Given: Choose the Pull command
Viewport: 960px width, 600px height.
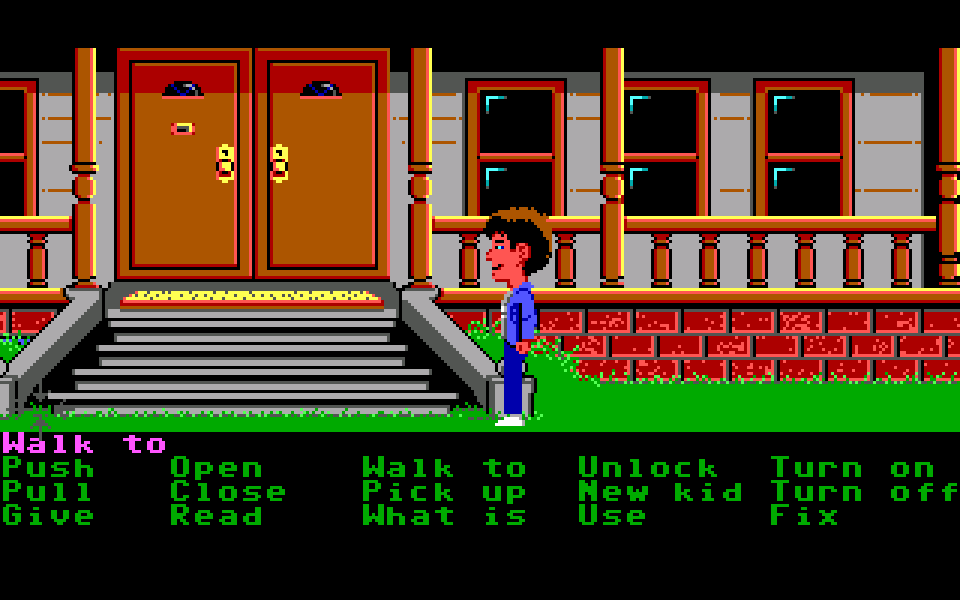Looking at the screenshot, I should tap(48, 492).
